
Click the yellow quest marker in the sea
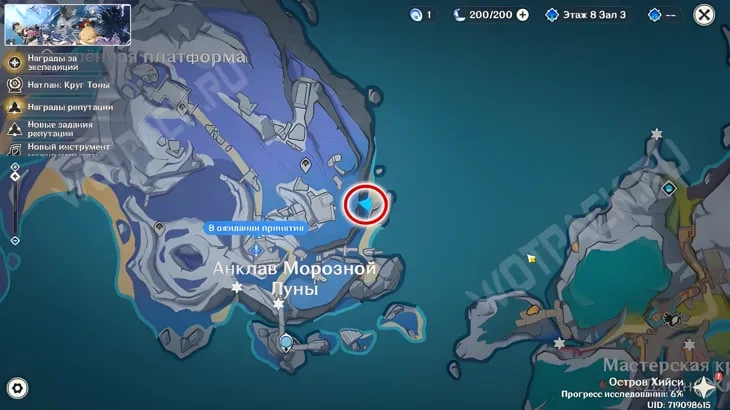(x=532, y=258)
